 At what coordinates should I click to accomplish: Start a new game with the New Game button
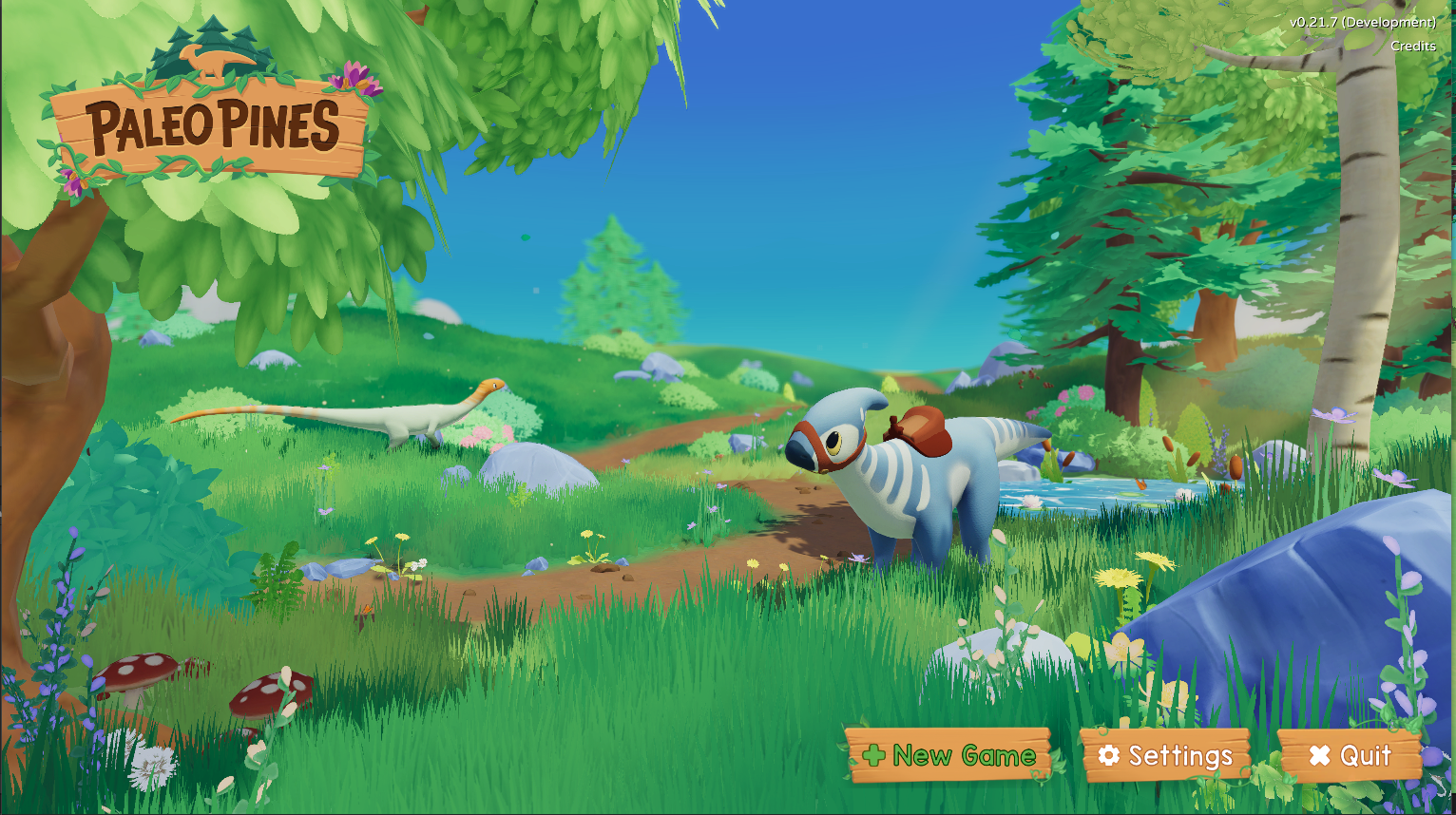click(x=950, y=756)
